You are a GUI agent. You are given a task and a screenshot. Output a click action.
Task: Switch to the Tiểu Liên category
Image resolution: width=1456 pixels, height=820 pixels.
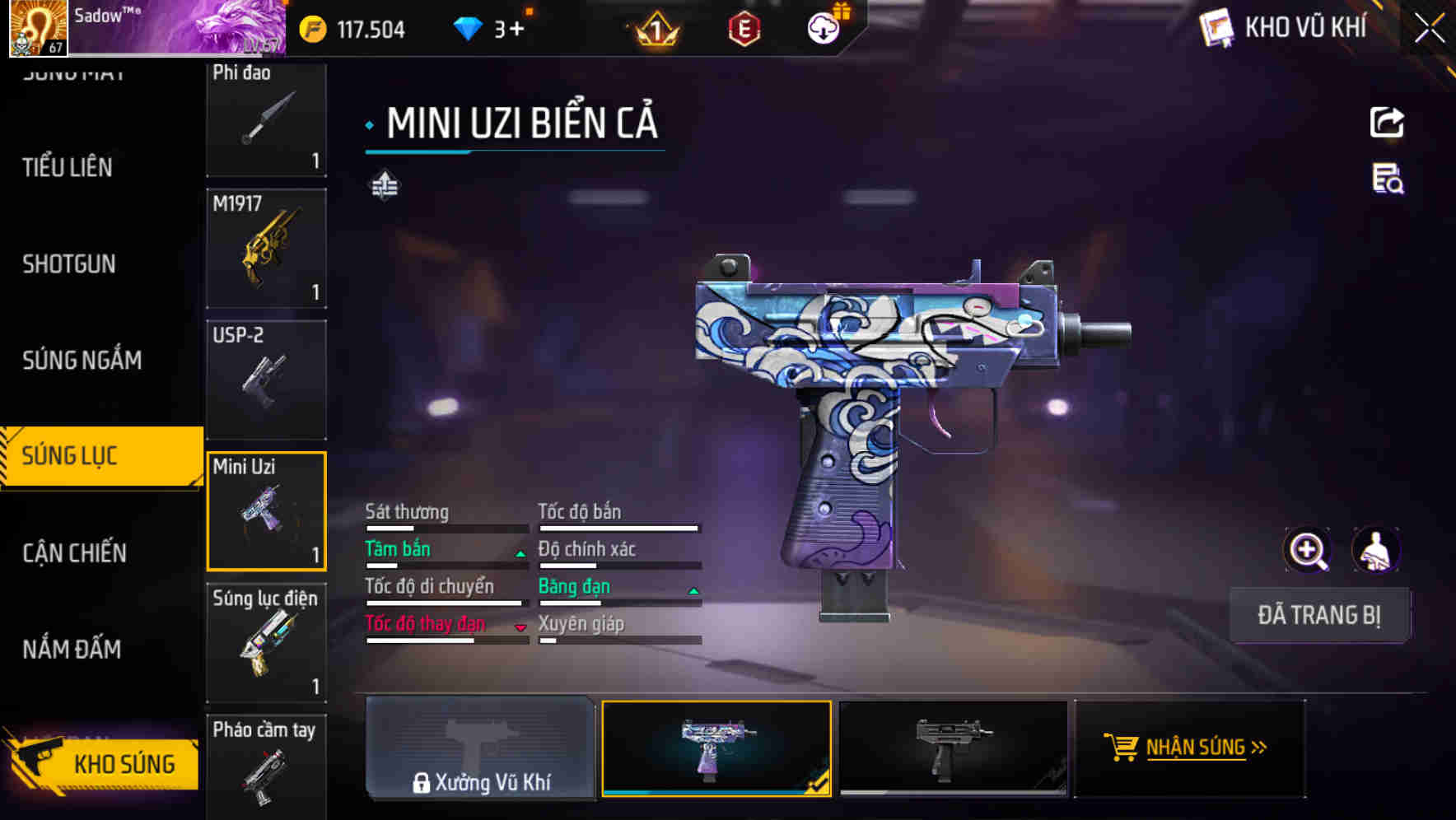pyautogui.click(x=68, y=167)
